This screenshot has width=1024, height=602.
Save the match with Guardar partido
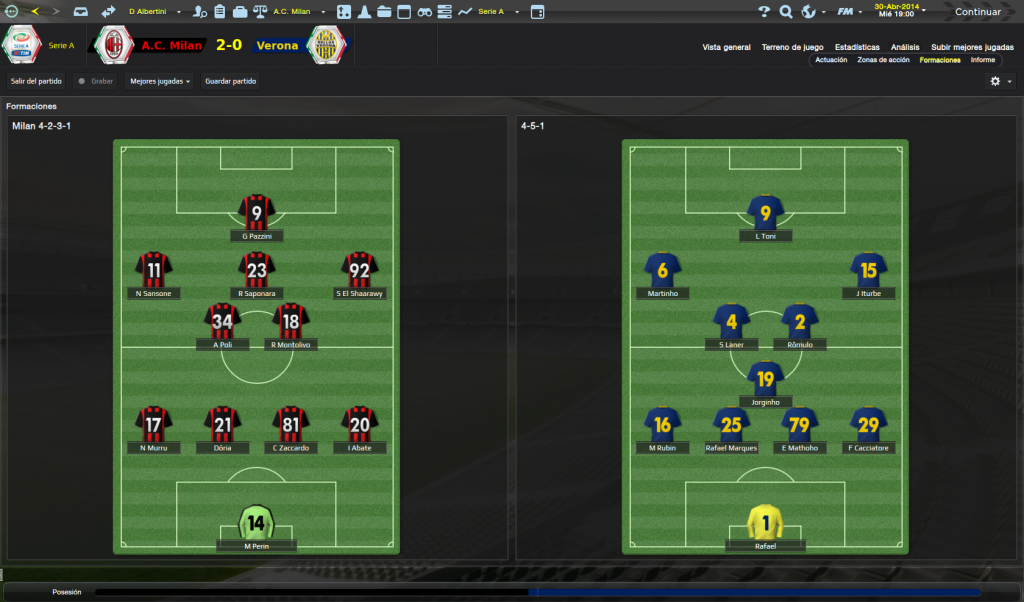[230, 81]
